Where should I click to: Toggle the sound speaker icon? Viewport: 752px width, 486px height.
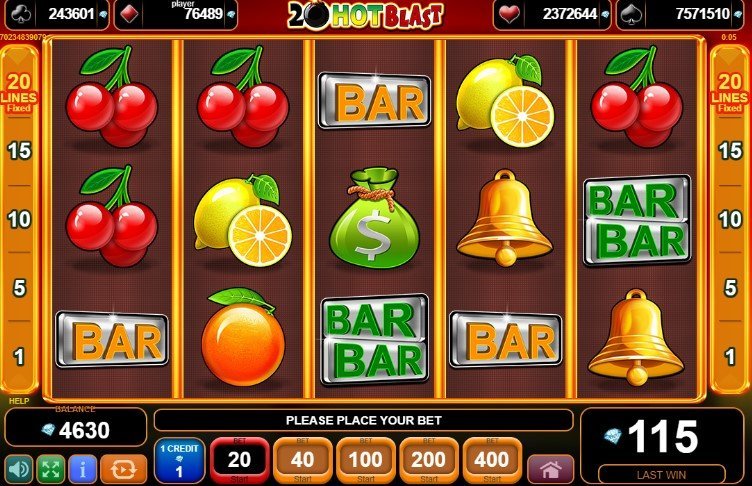pos(18,468)
